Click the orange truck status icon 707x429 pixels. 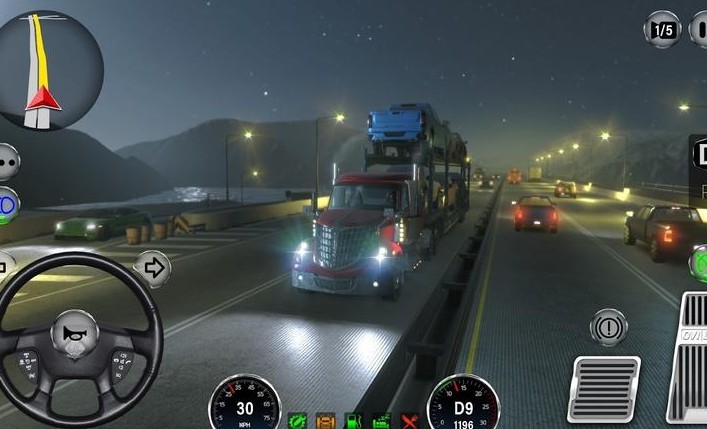point(326,421)
